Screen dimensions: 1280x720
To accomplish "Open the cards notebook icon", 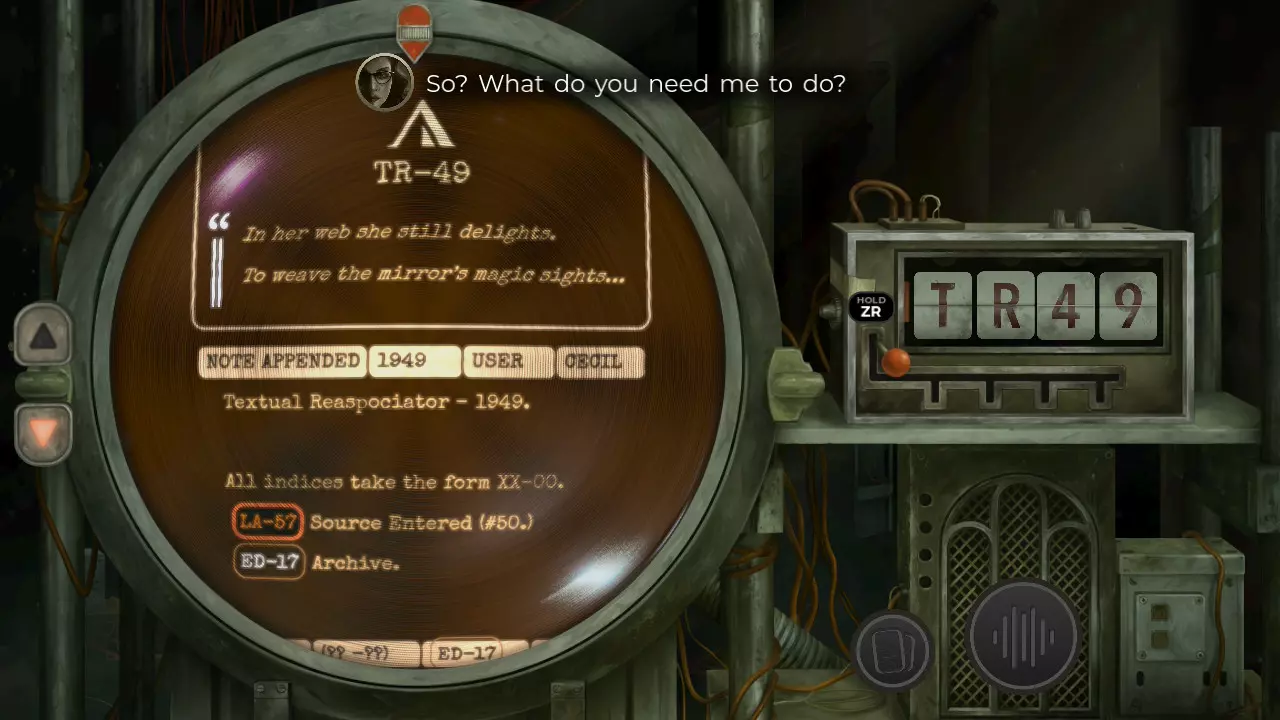I will pyautogui.click(x=892, y=652).
